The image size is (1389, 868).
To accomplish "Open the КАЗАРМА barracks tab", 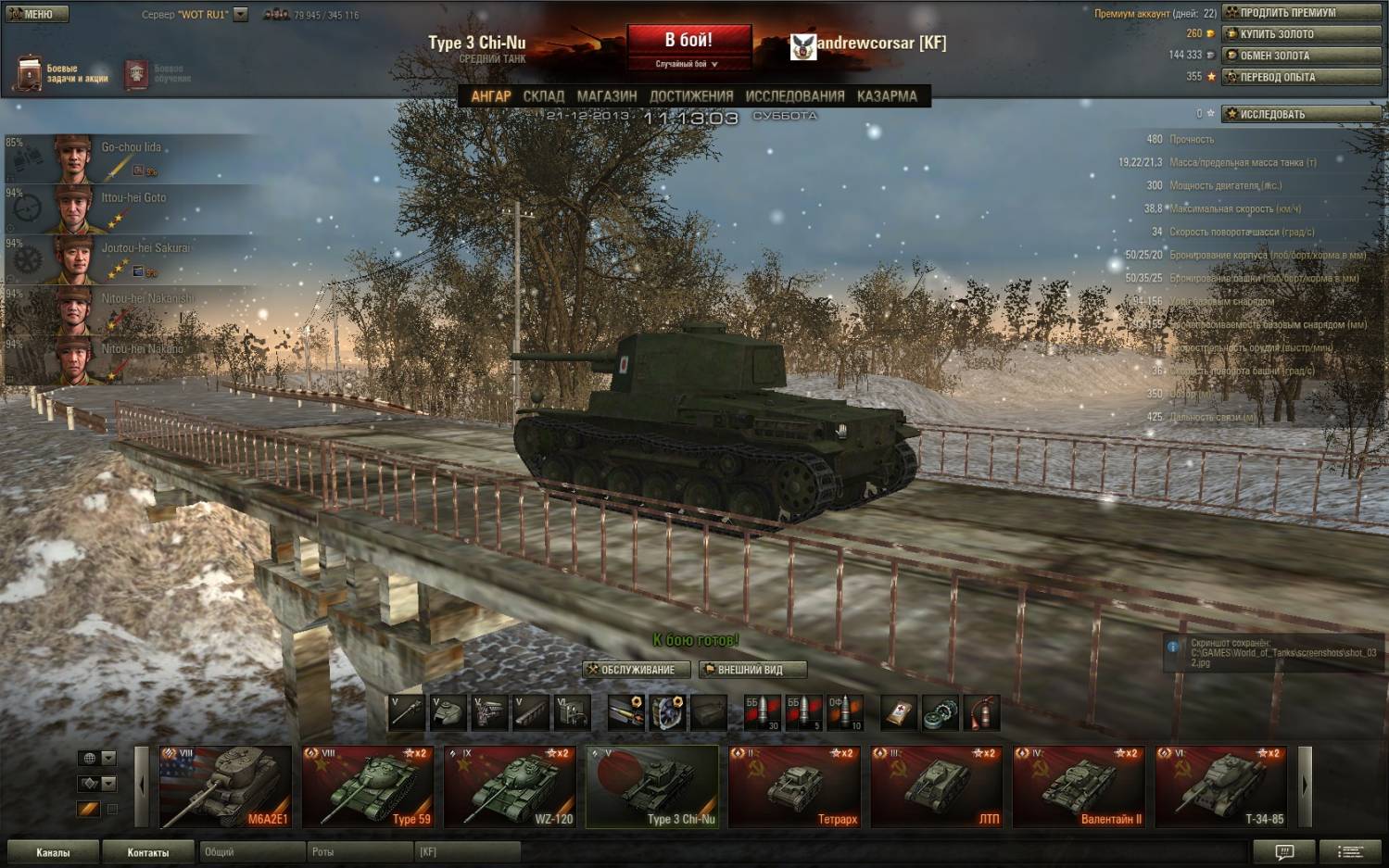I will 887,96.
